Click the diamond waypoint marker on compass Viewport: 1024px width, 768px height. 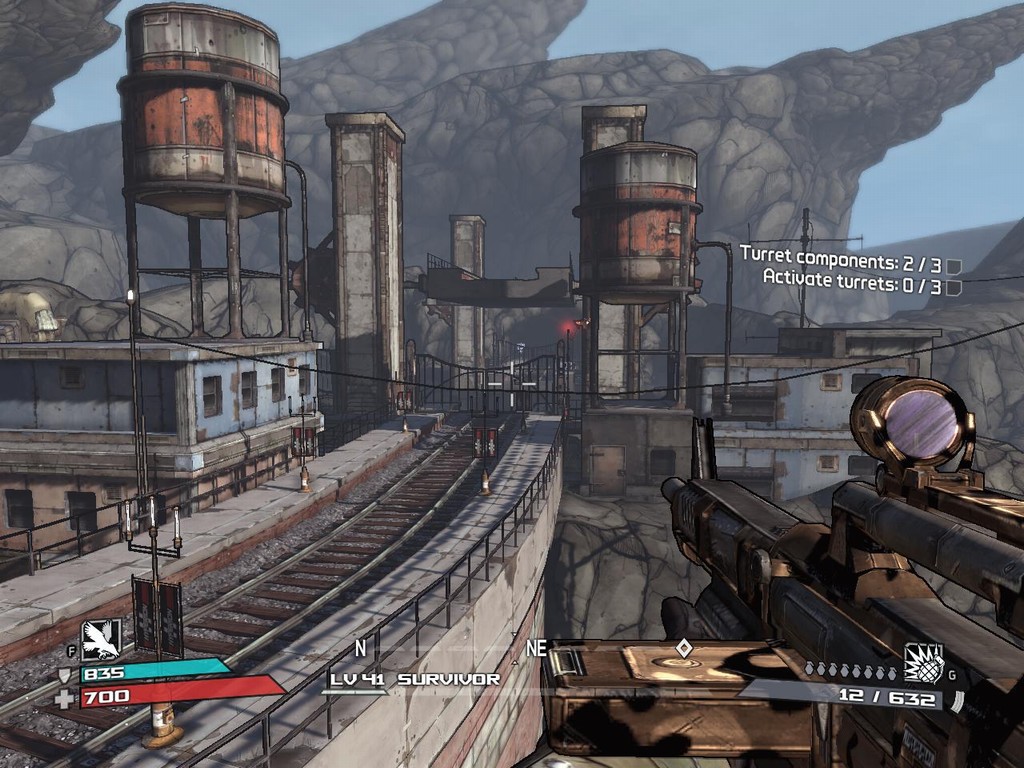point(683,648)
